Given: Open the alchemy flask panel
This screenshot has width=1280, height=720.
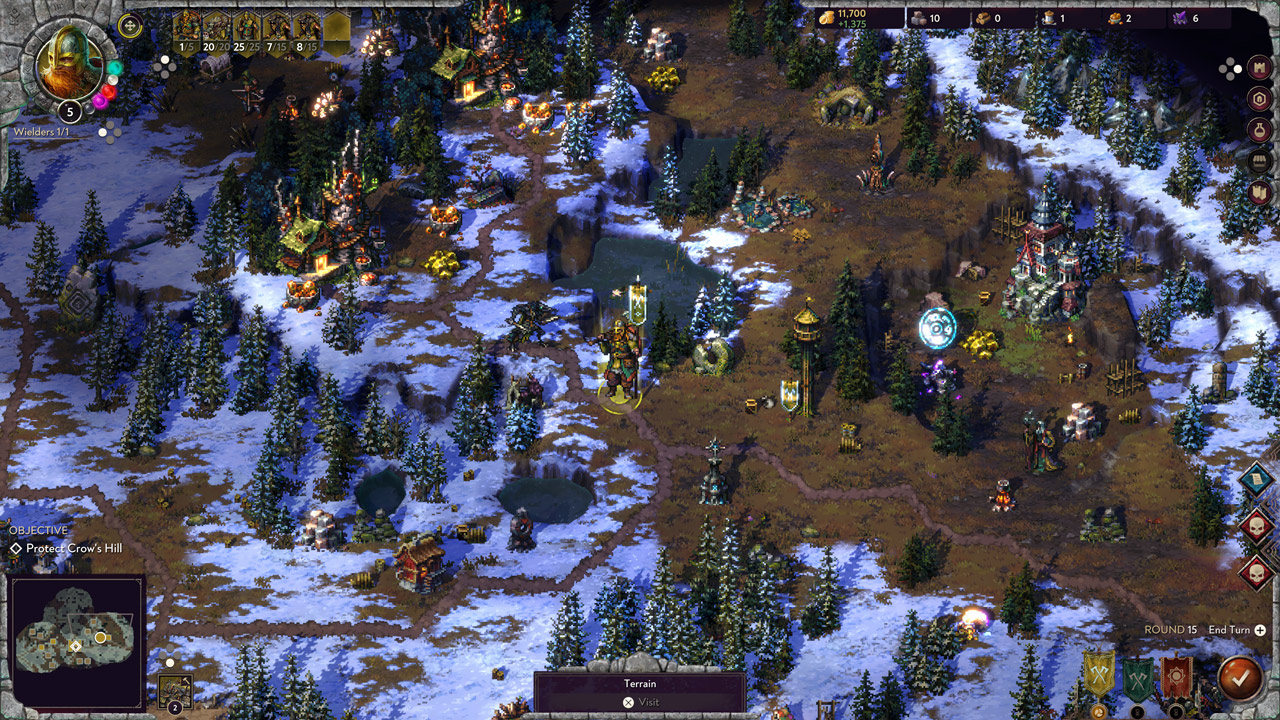Looking at the screenshot, I should coord(1258,129).
